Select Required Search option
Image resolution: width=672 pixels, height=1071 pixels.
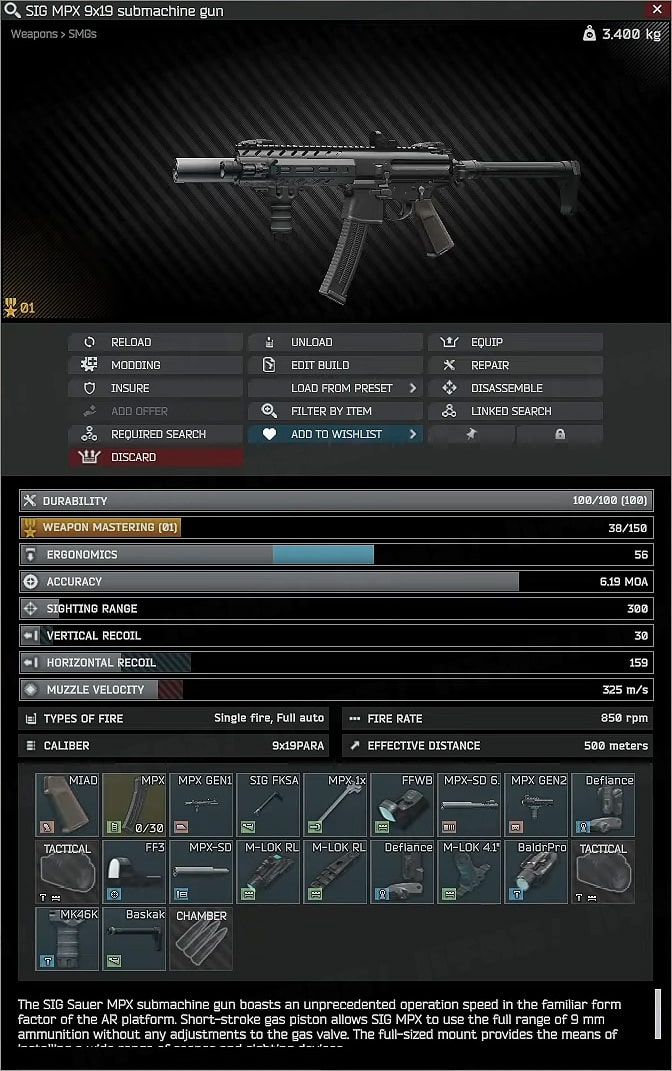click(155, 434)
